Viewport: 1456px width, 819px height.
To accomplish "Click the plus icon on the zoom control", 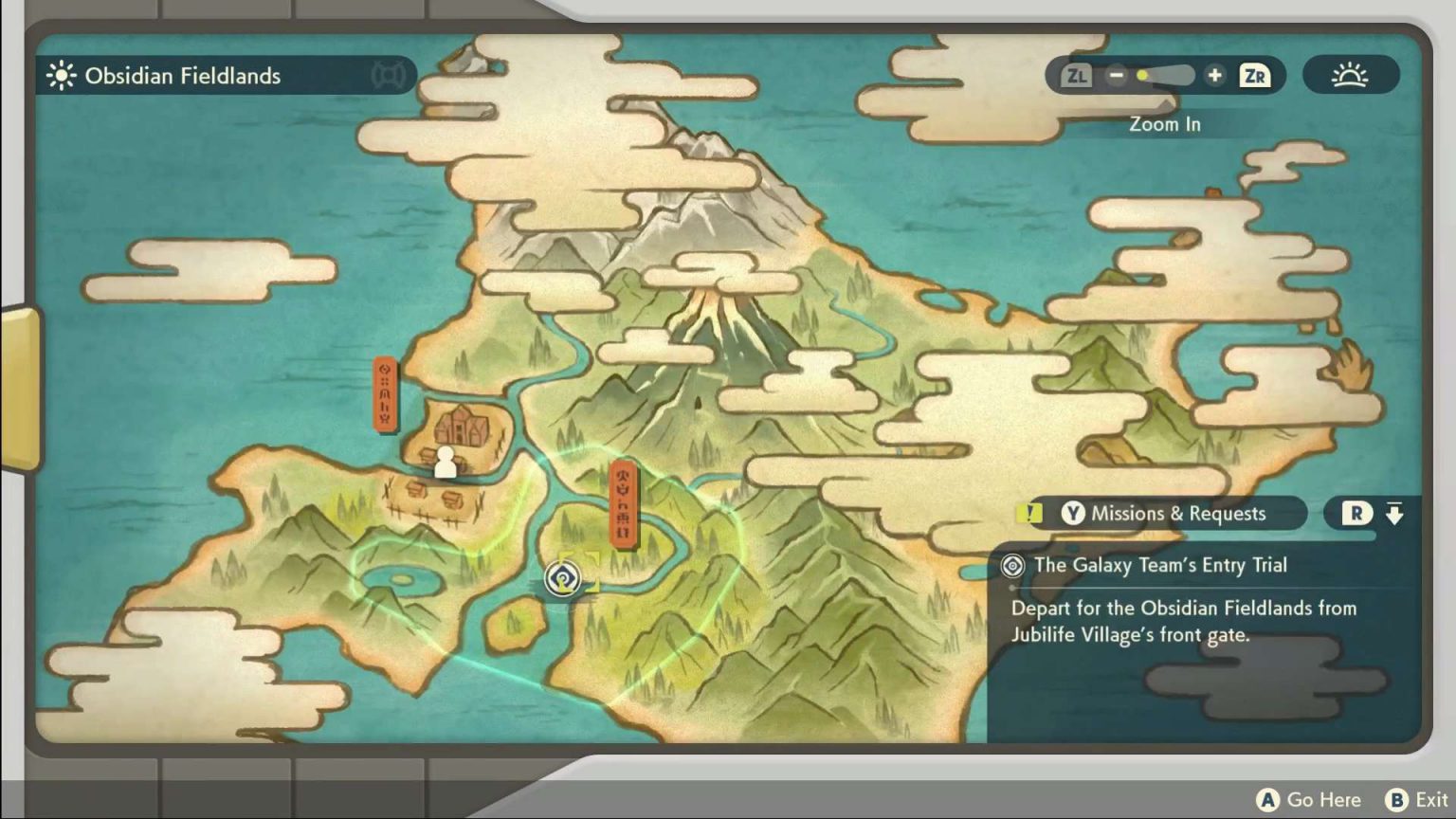I will 1214,76.
